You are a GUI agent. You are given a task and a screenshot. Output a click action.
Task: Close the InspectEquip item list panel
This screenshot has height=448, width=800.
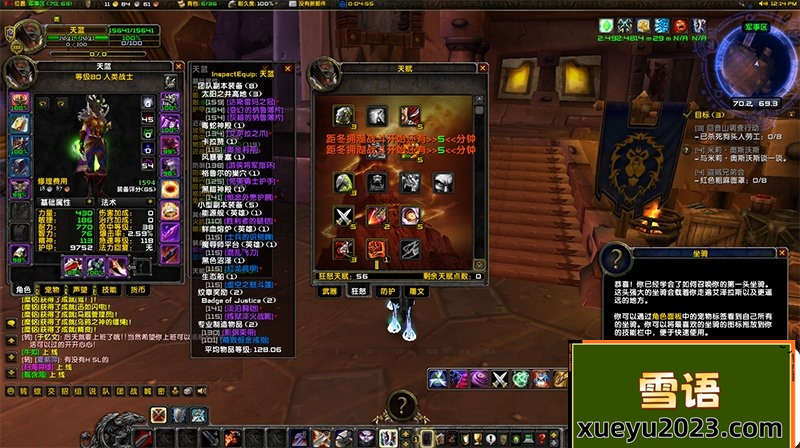coord(288,68)
